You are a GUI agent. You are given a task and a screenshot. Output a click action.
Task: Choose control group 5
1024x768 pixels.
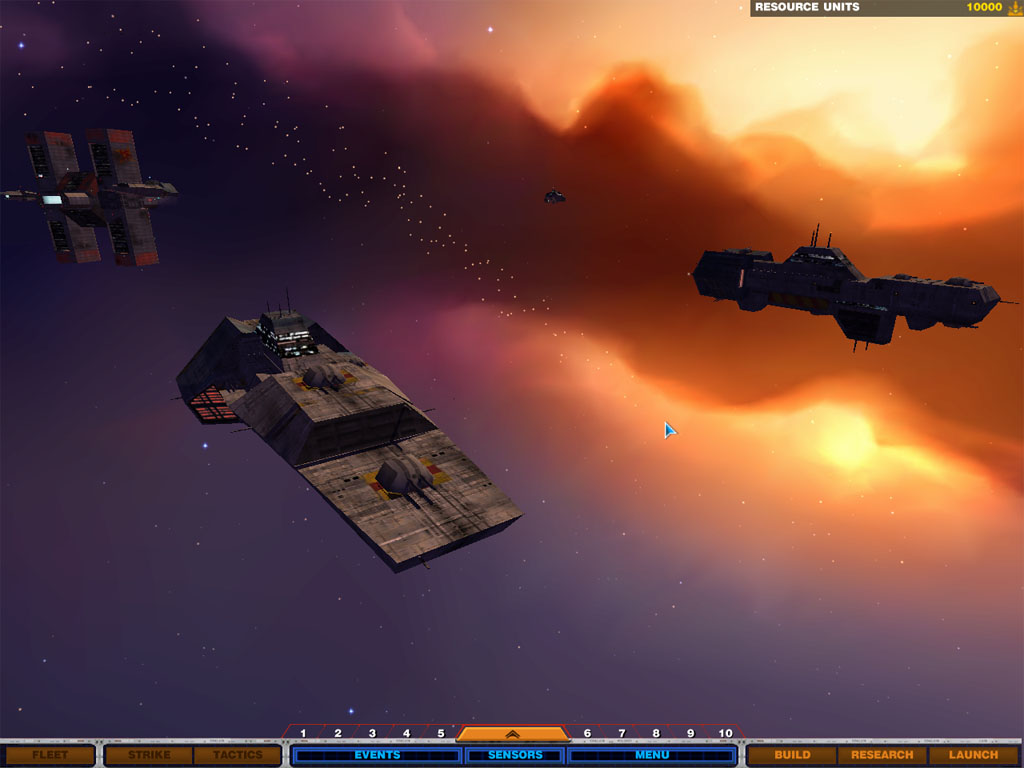[x=440, y=734]
